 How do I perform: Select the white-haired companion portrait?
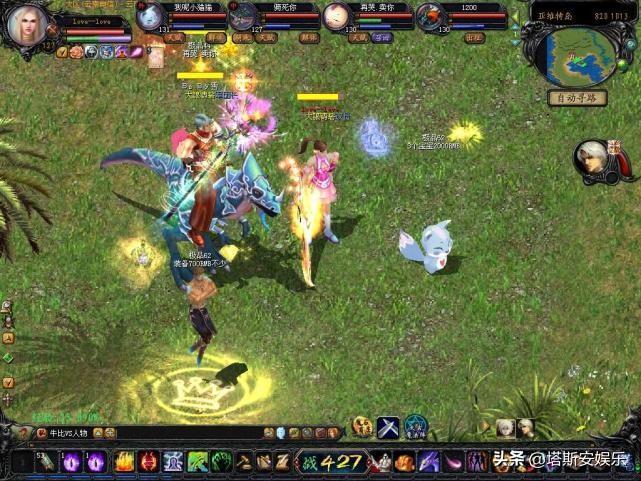click(x=593, y=160)
